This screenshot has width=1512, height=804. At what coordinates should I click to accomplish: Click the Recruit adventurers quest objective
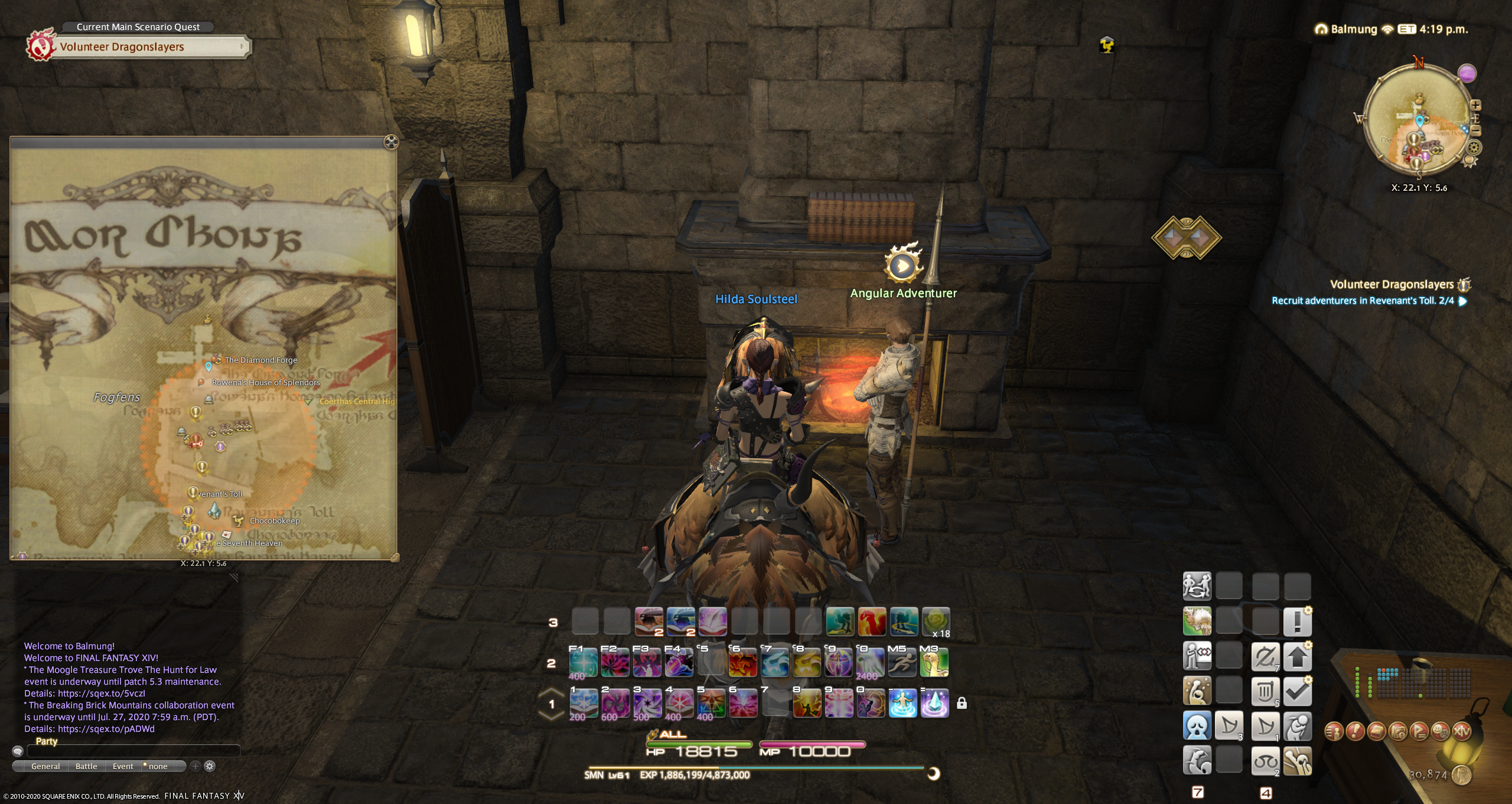1362,301
